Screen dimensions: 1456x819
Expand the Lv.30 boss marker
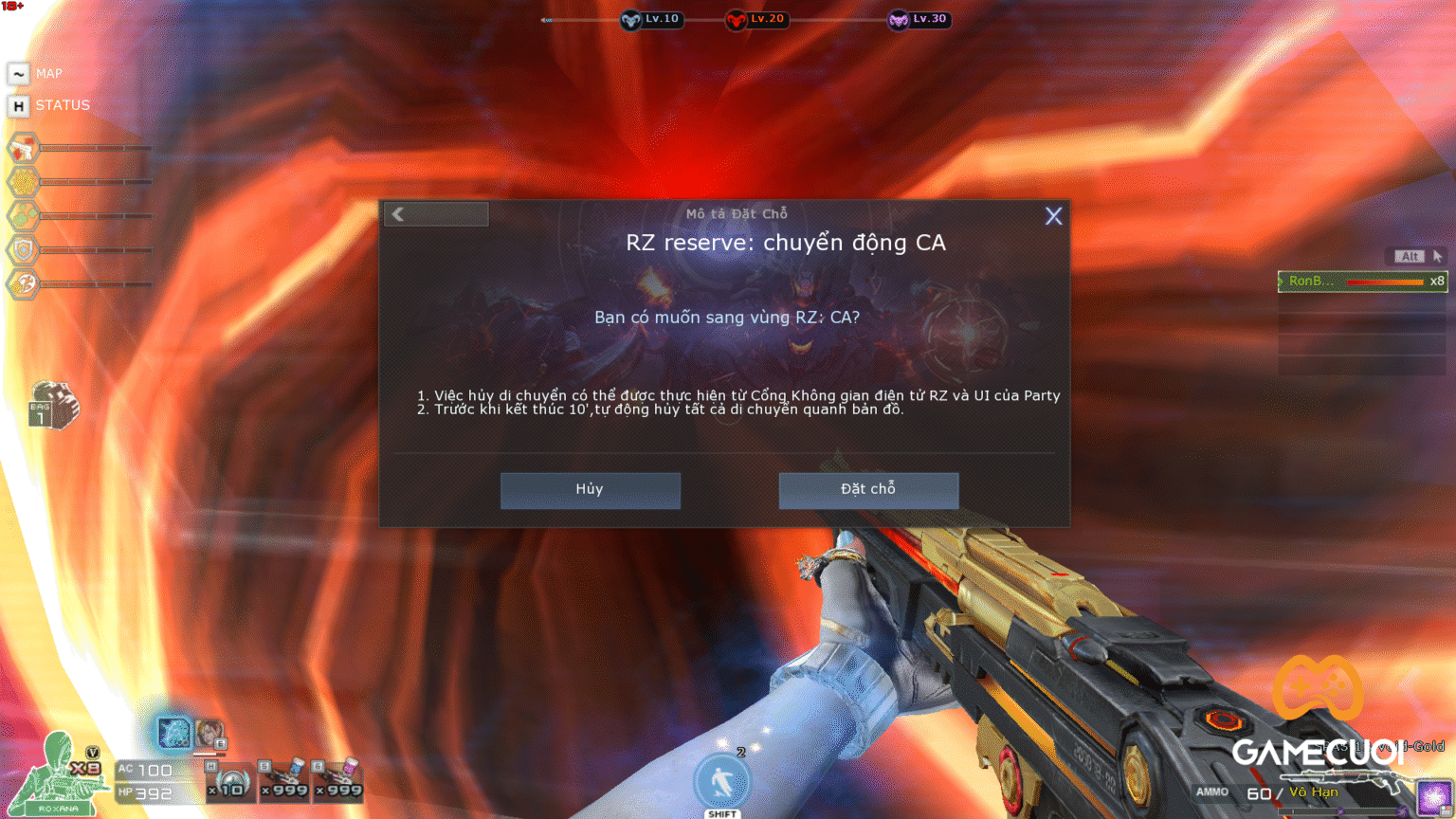click(x=918, y=20)
